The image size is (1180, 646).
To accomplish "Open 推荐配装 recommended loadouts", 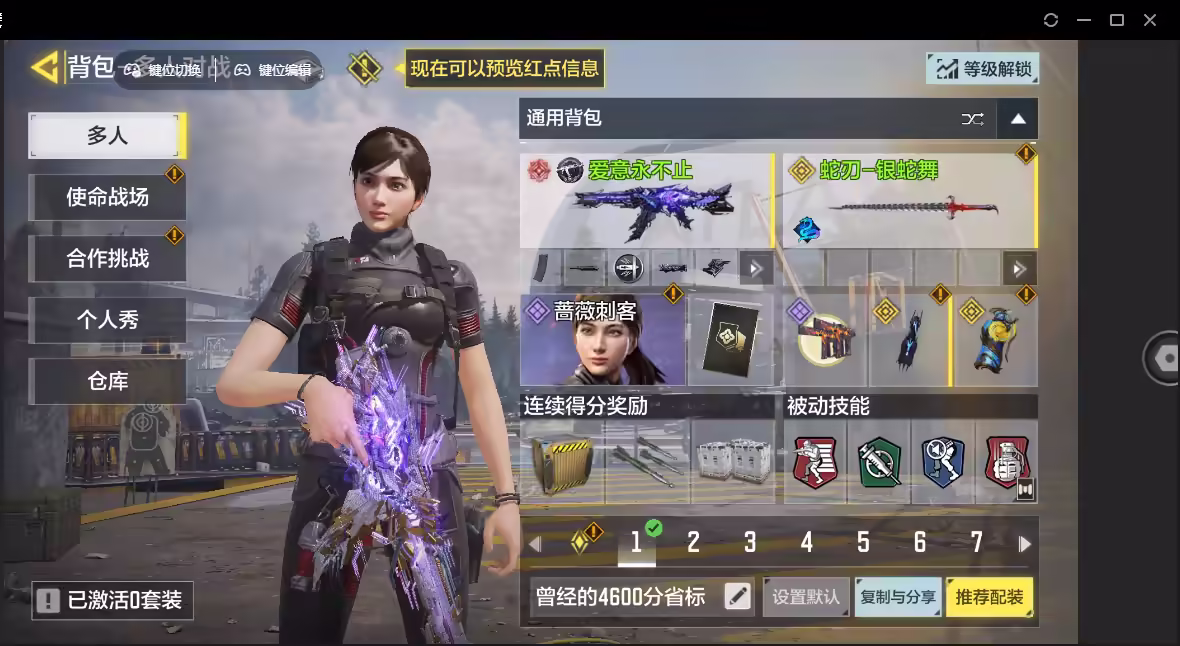I will pos(989,597).
